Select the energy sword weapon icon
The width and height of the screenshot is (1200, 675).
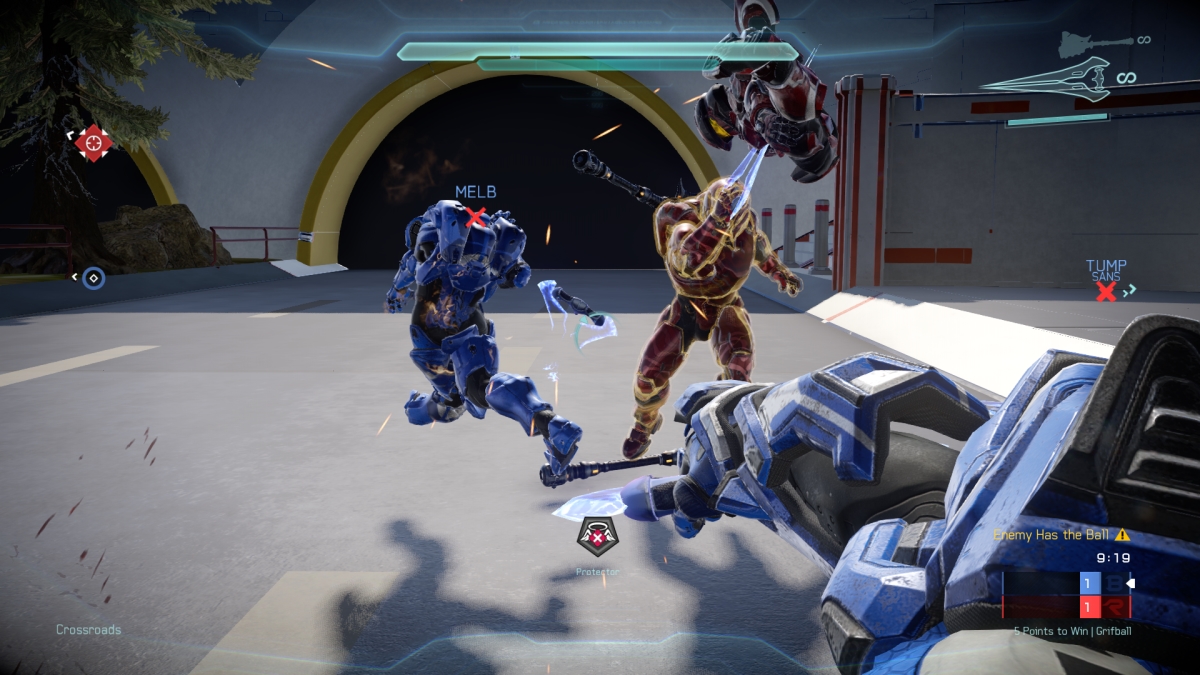(x=1045, y=78)
